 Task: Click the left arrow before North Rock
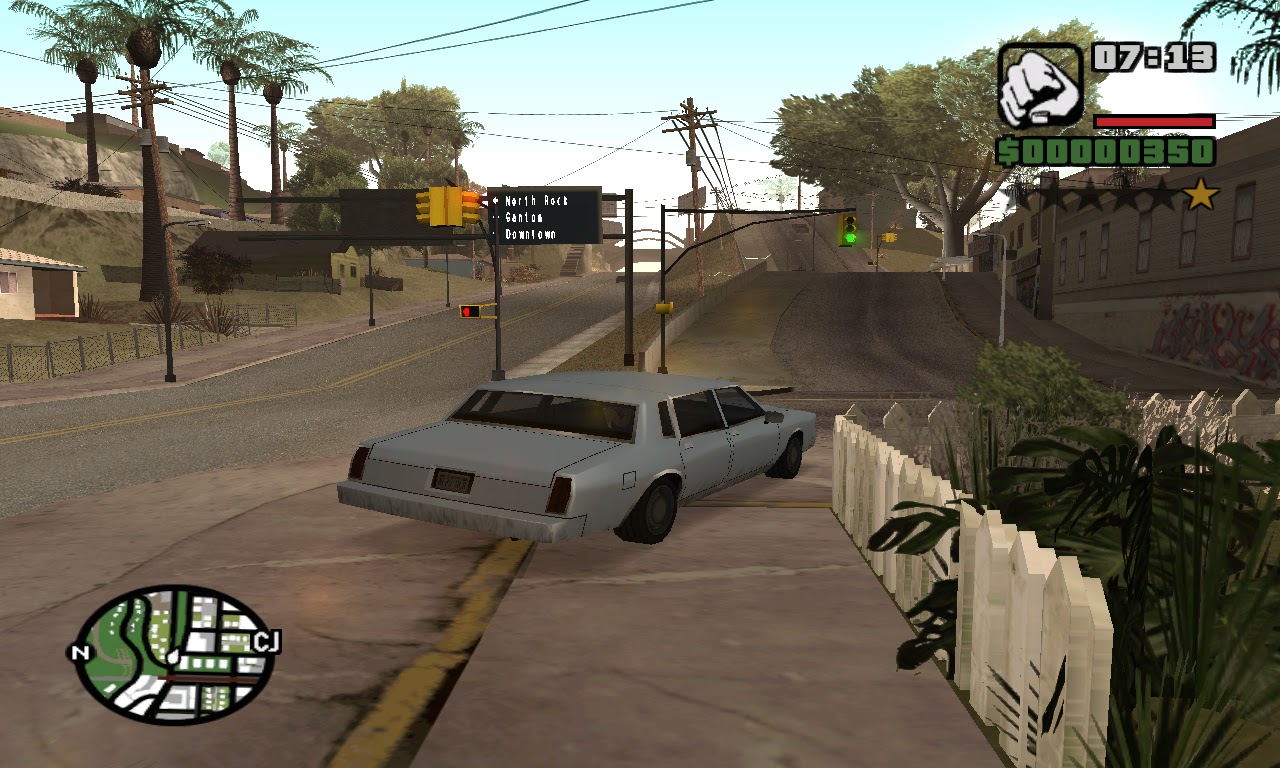click(496, 200)
